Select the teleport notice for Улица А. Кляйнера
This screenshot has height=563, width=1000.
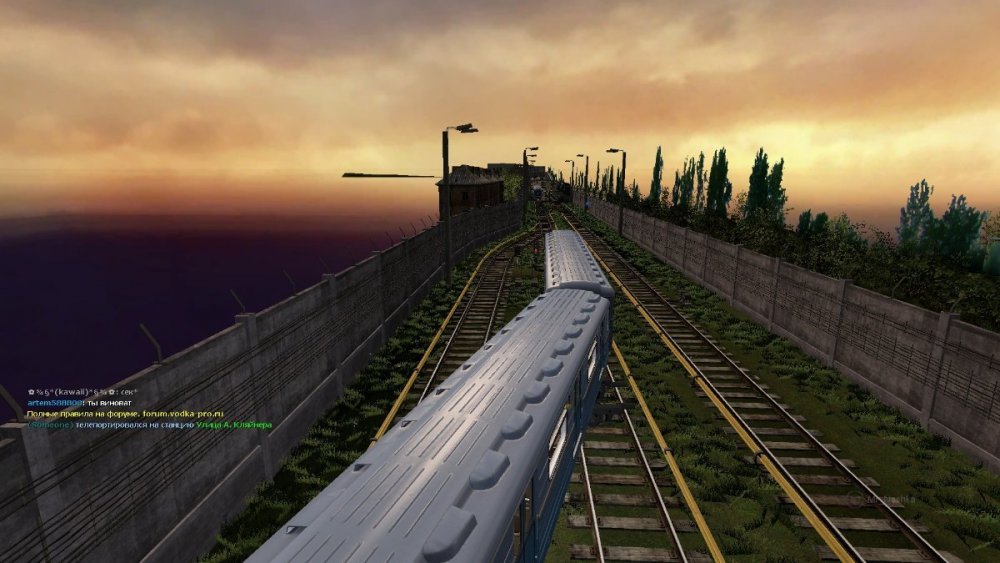(149, 424)
